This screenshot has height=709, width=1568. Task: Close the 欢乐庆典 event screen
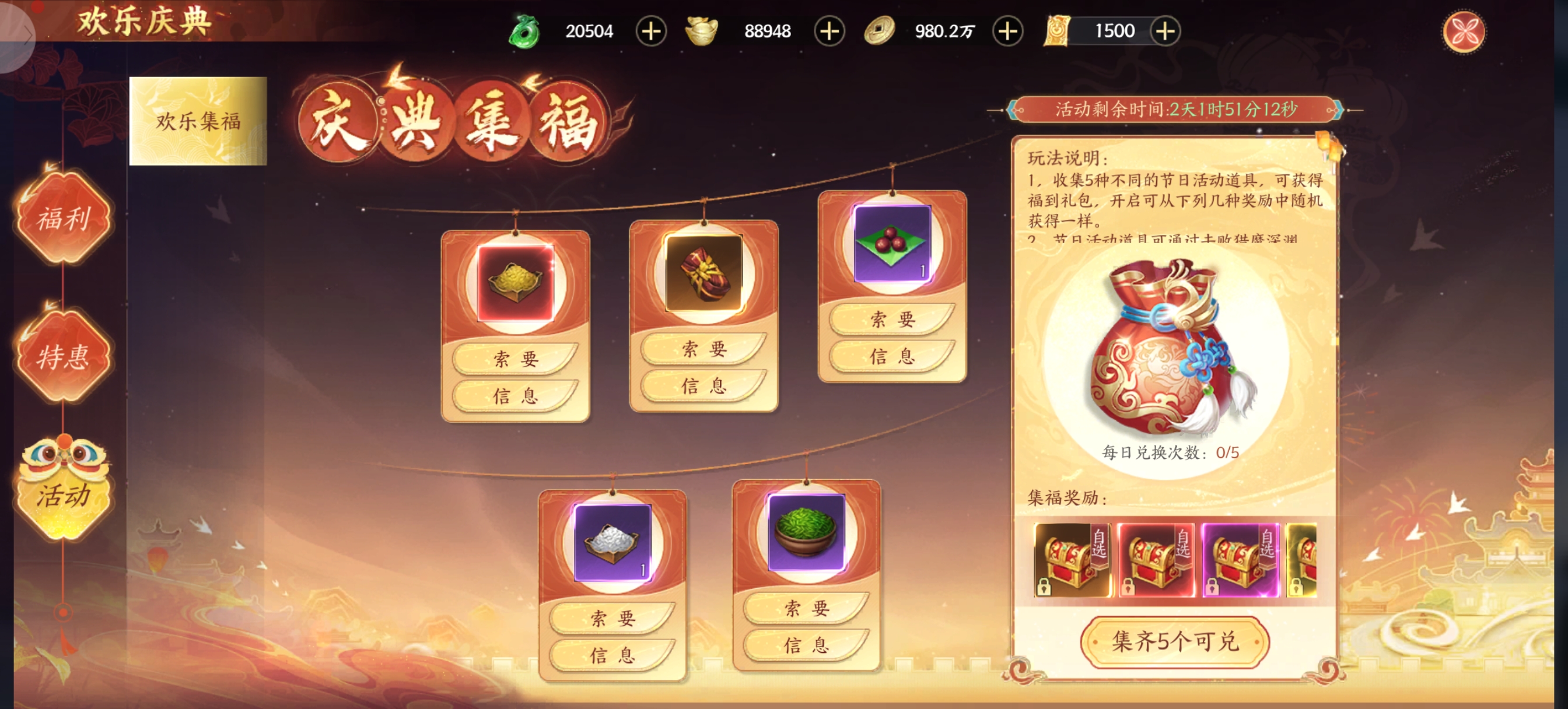coord(1462,31)
